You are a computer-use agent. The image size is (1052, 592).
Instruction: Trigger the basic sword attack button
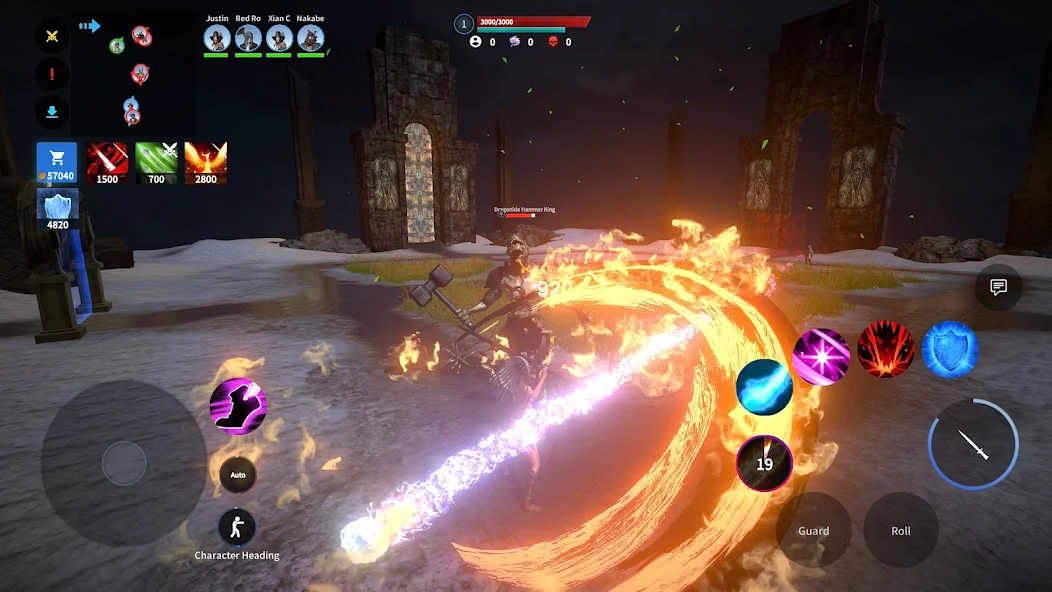pos(973,445)
